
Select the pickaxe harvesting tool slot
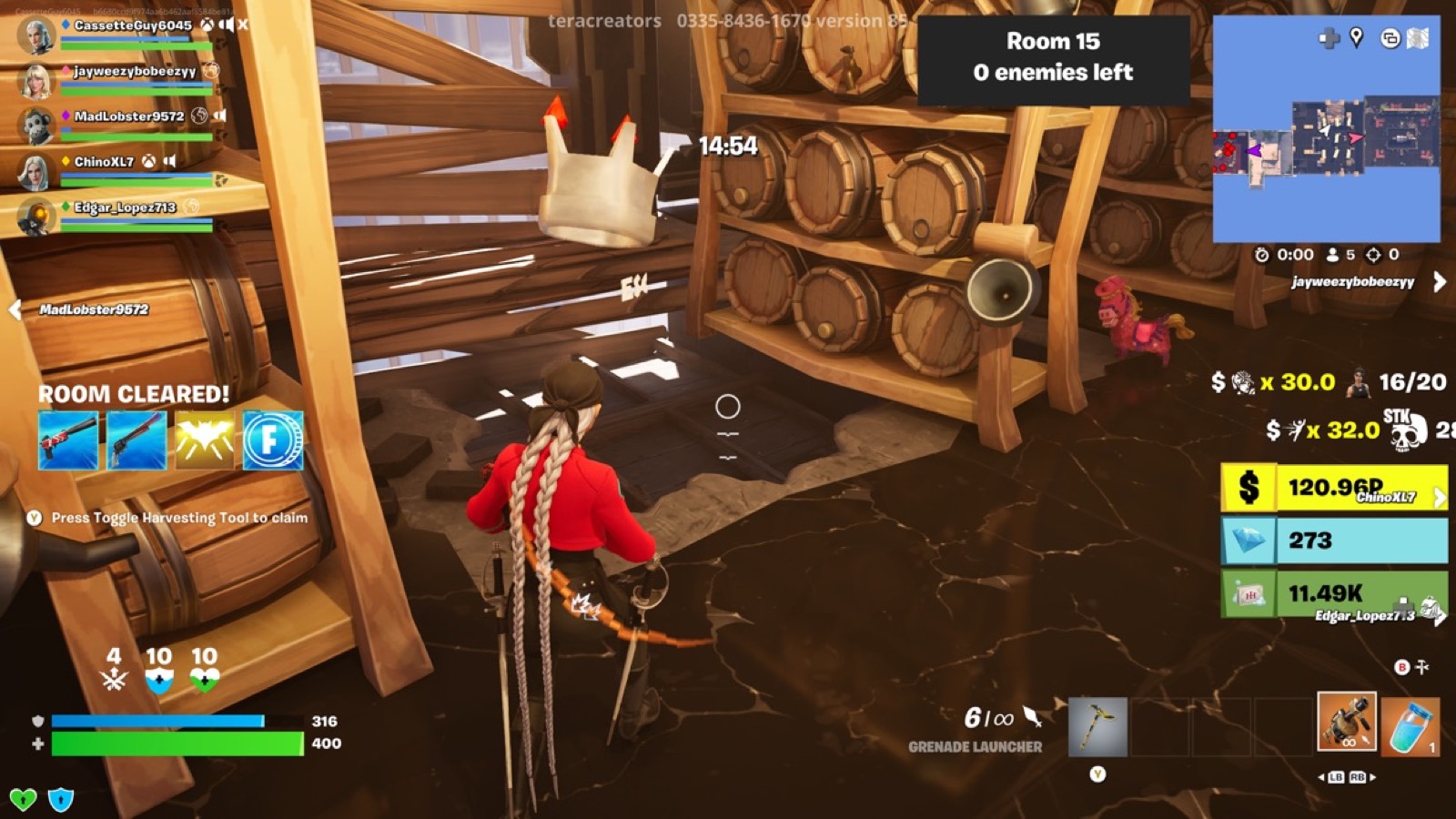[x=1097, y=726]
